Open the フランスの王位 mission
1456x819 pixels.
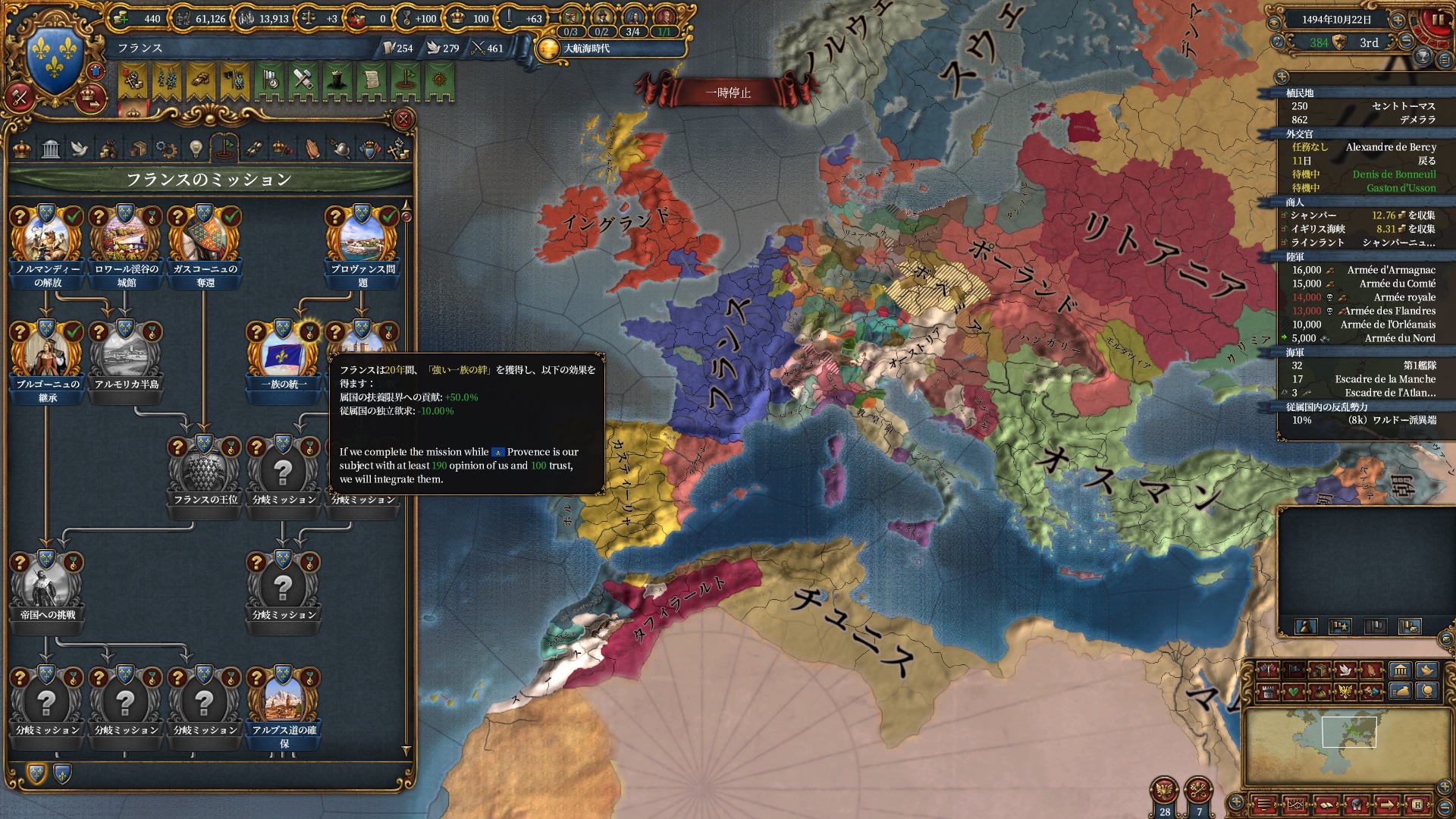pos(205,472)
